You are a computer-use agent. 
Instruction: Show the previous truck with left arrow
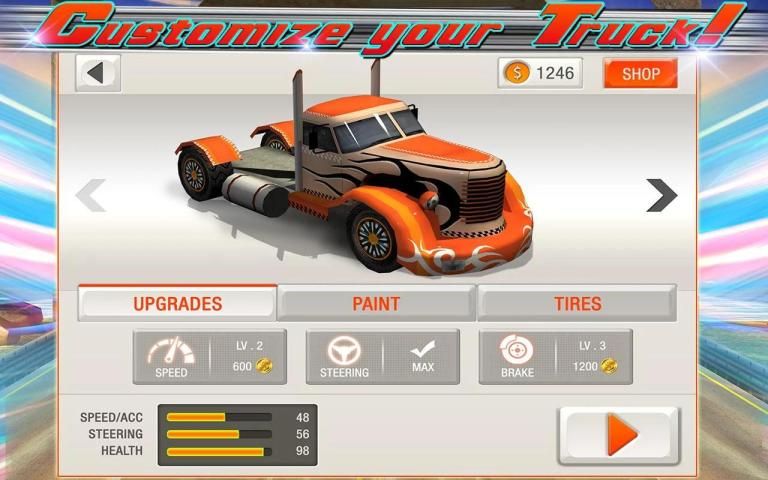(91, 195)
